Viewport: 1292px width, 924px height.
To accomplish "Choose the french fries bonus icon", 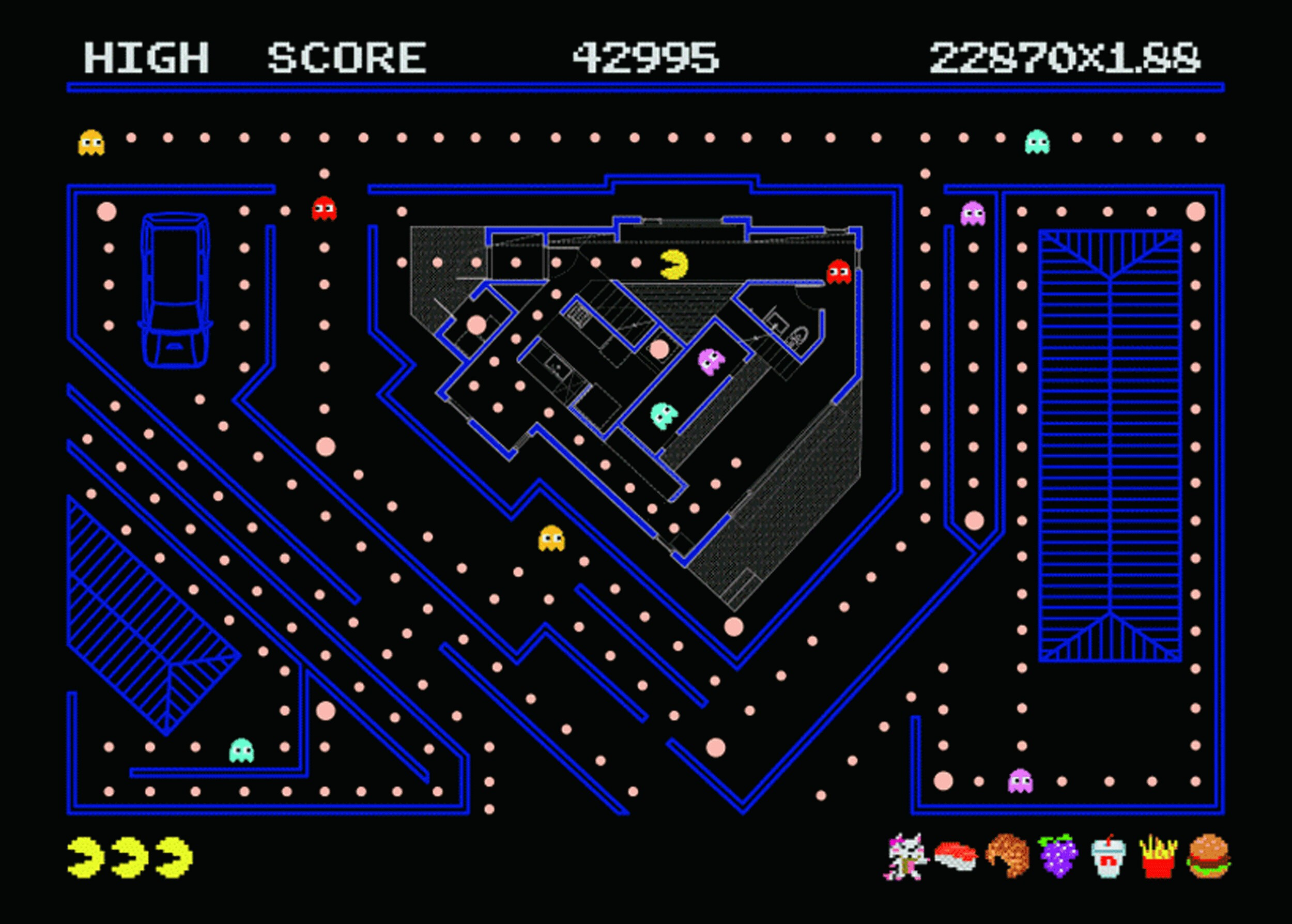I will pyautogui.click(x=1157, y=856).
